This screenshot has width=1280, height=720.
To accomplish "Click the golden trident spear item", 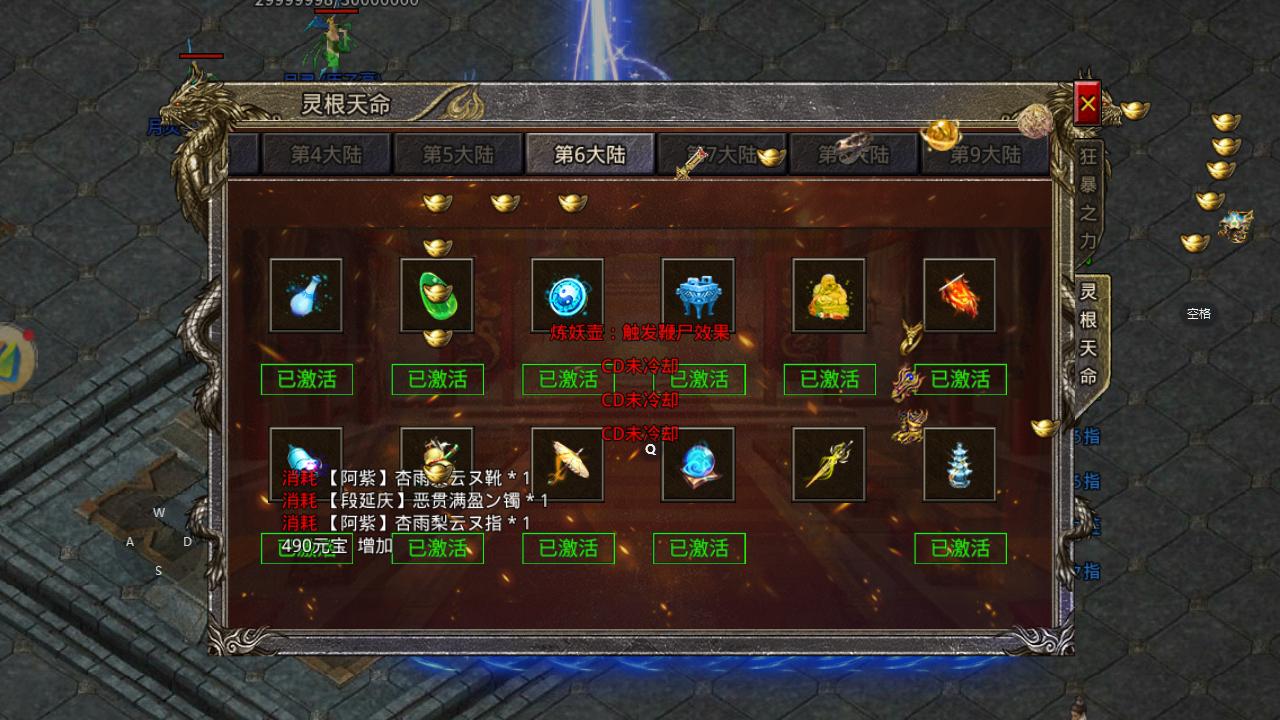I will pyautogui.click(x=829, y=464).
